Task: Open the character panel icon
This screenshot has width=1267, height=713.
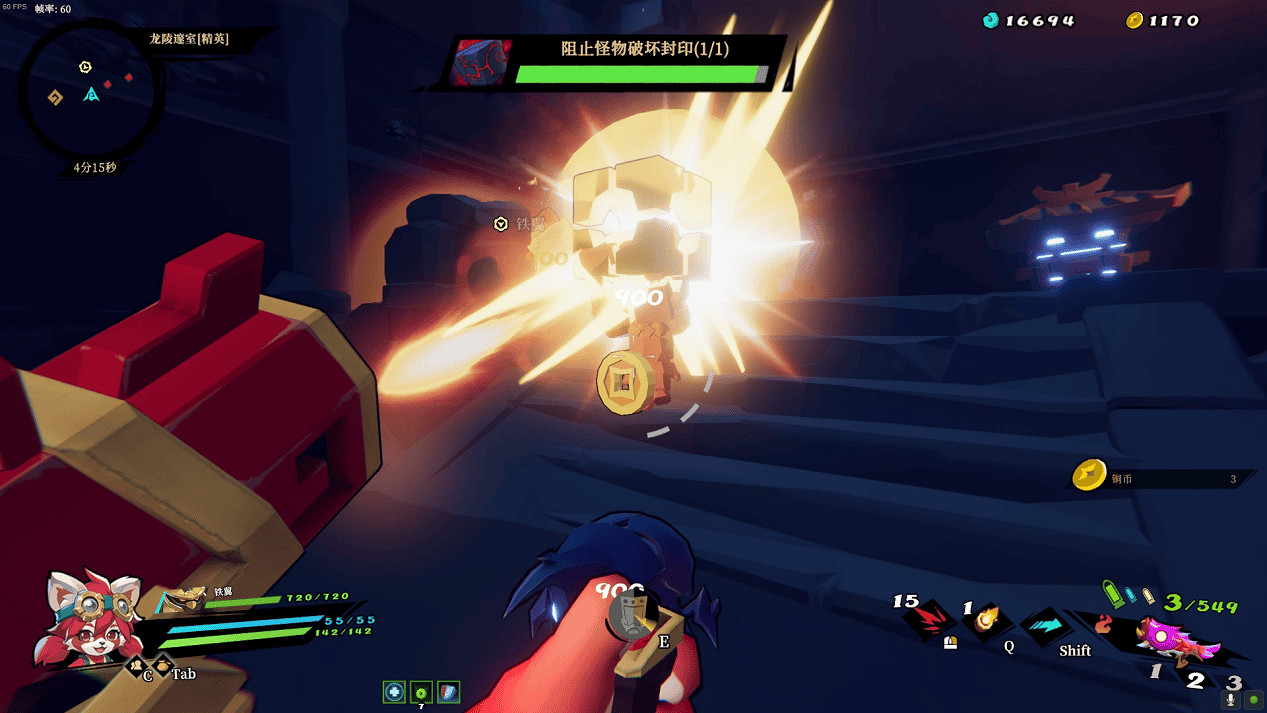Action: (x=136, y=664)
